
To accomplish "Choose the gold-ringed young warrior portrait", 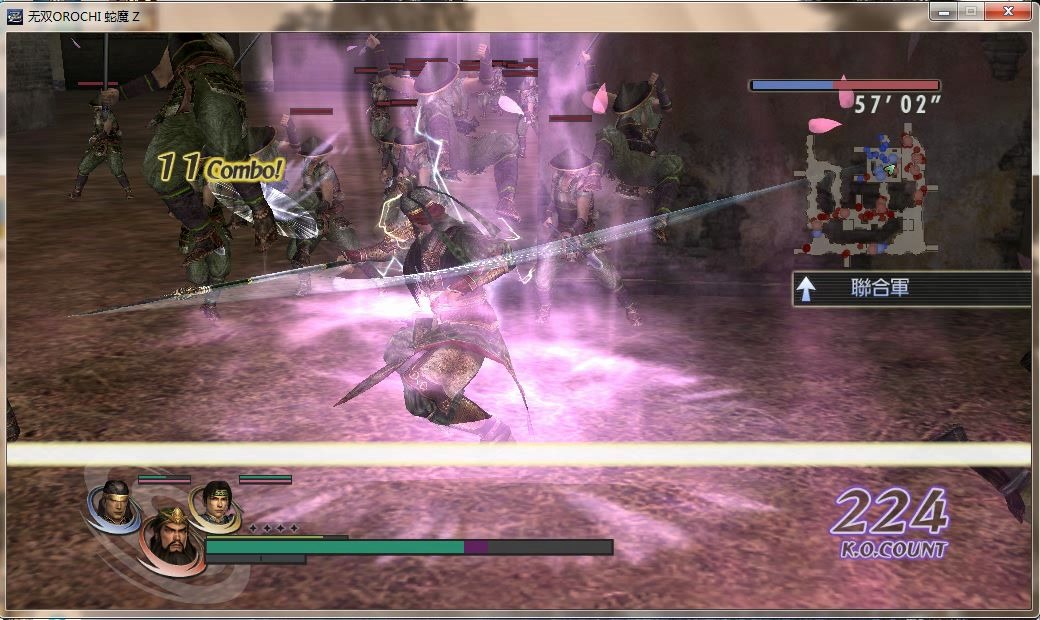I will coord(215,505).
